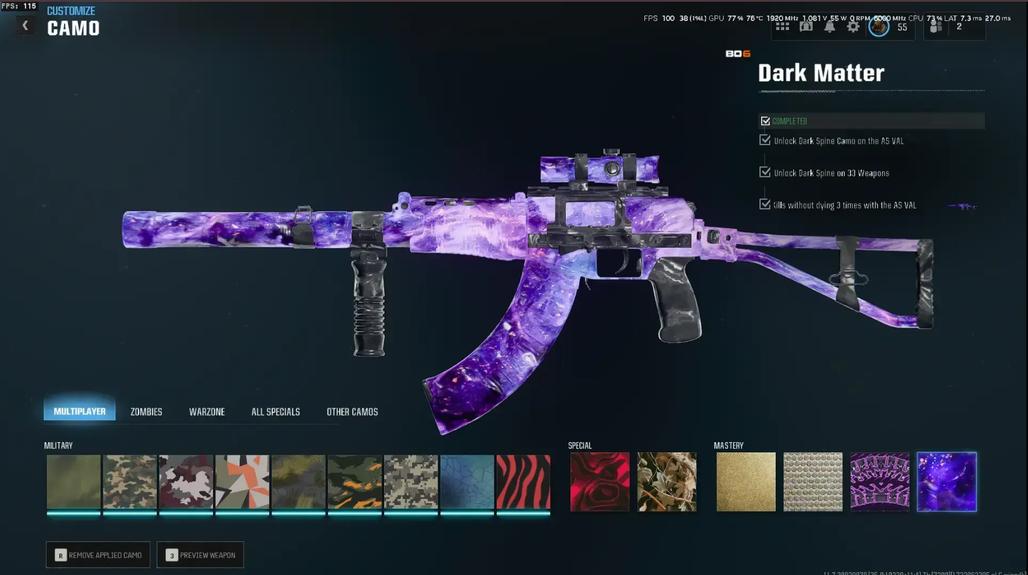Pick the blue cracked-texture military camo
The image size is (1028, 575).
point(468,482)
